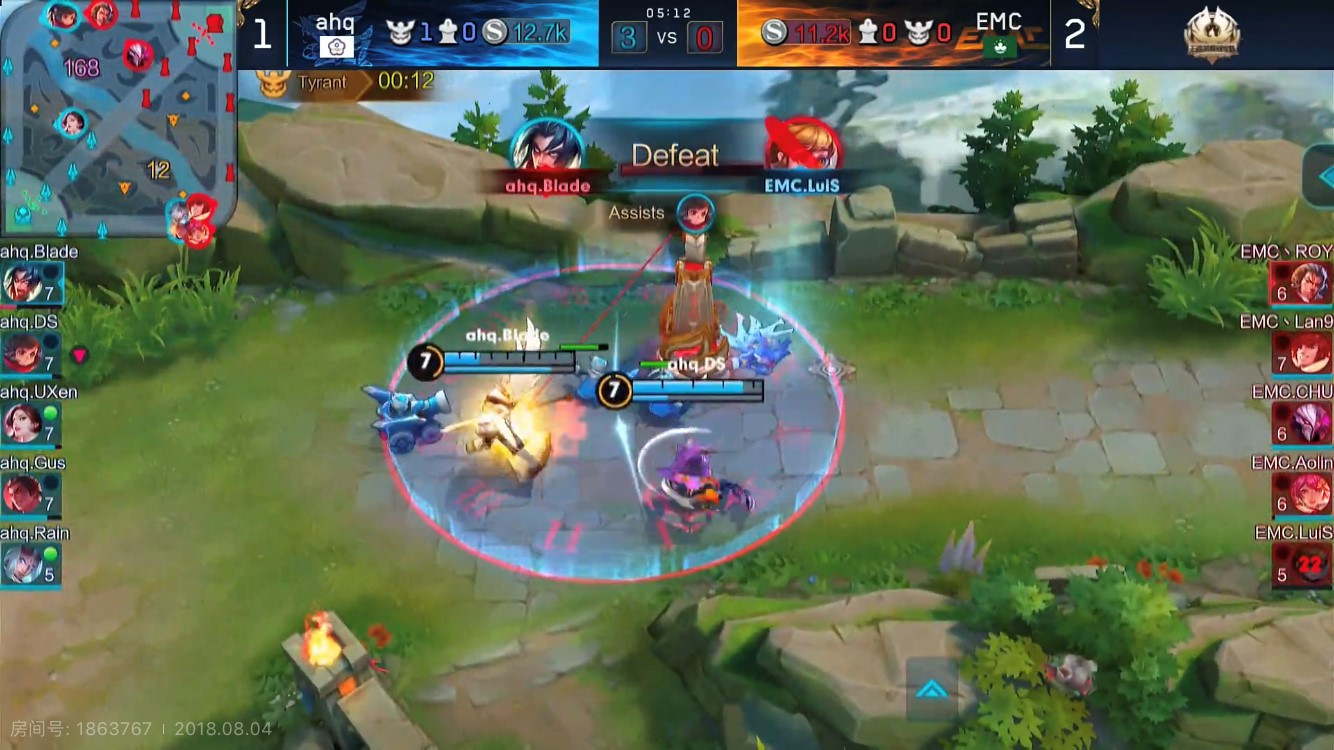Choose ahq.Rain's hero portrait
This screenshot has height=750, width=1334.
pyautogui.click(x=22, y=564)
